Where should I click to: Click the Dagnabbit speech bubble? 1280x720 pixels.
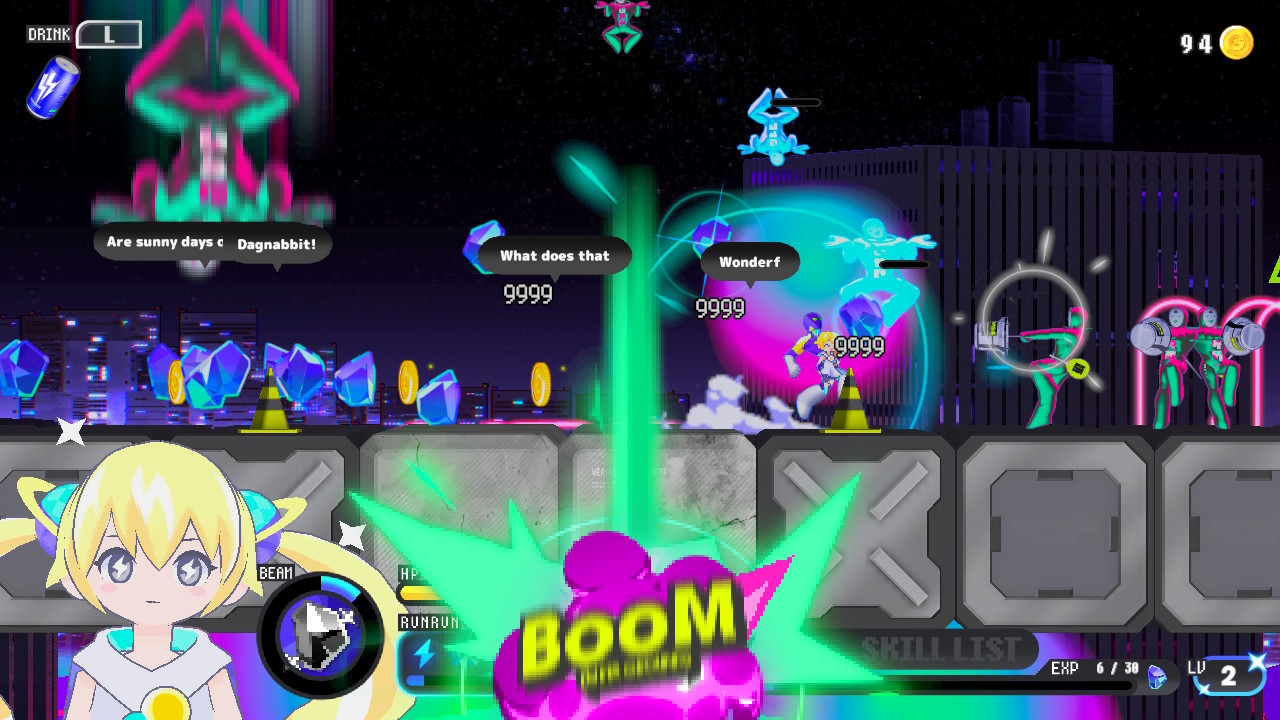[277, 245]
